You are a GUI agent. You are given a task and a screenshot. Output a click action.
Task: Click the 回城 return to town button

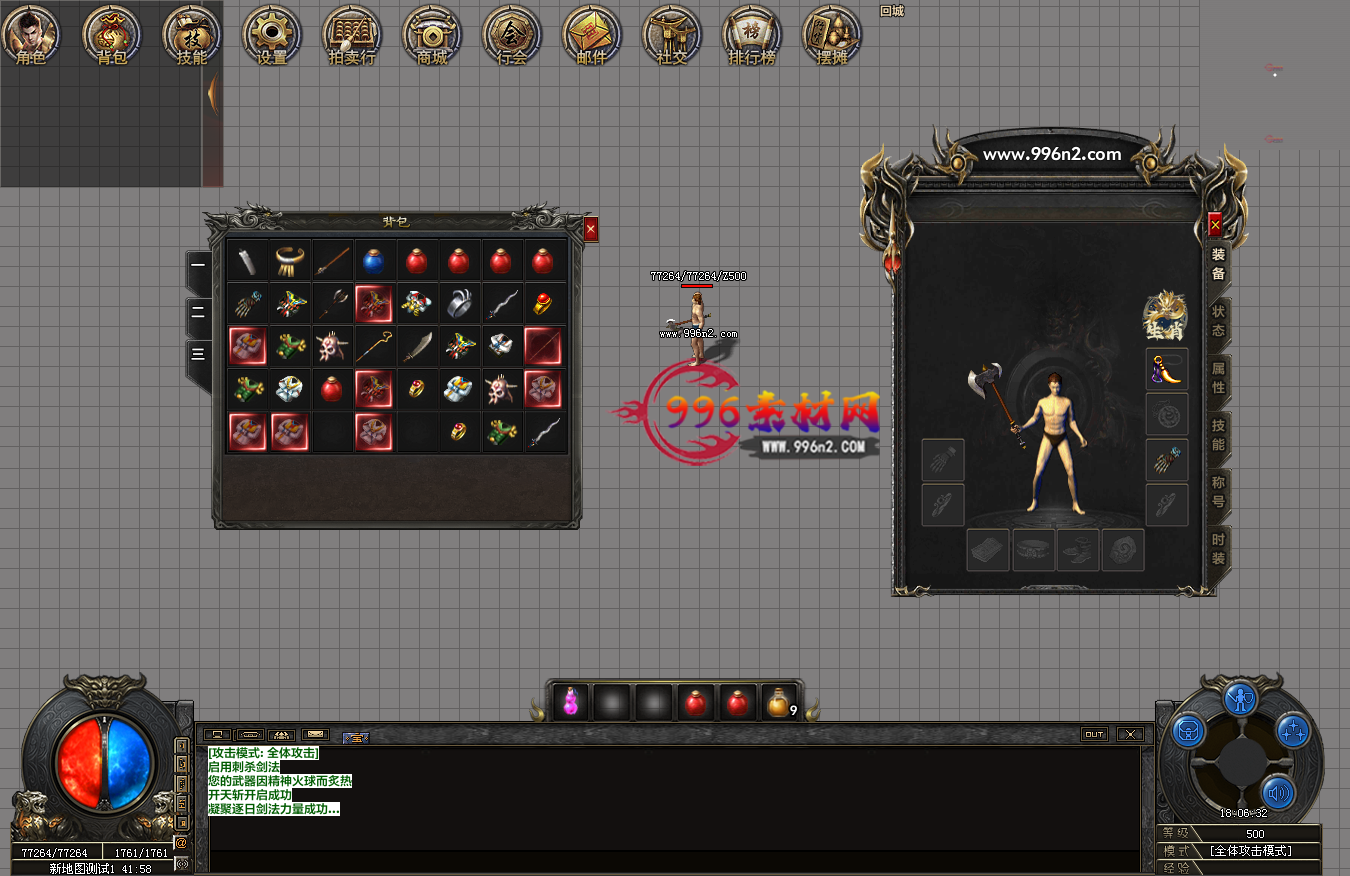tap(891, 11)
